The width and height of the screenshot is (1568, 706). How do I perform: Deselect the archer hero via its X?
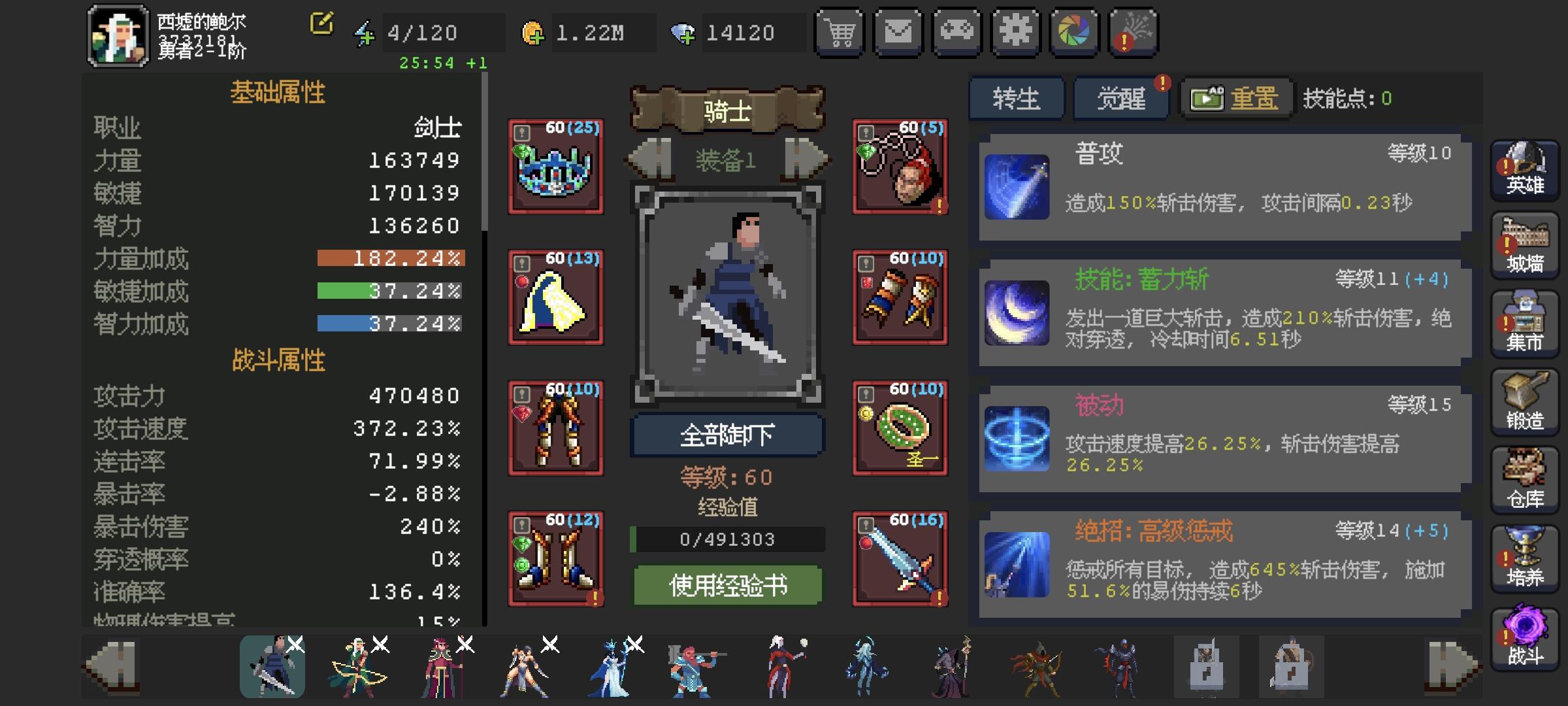[381, 645]
